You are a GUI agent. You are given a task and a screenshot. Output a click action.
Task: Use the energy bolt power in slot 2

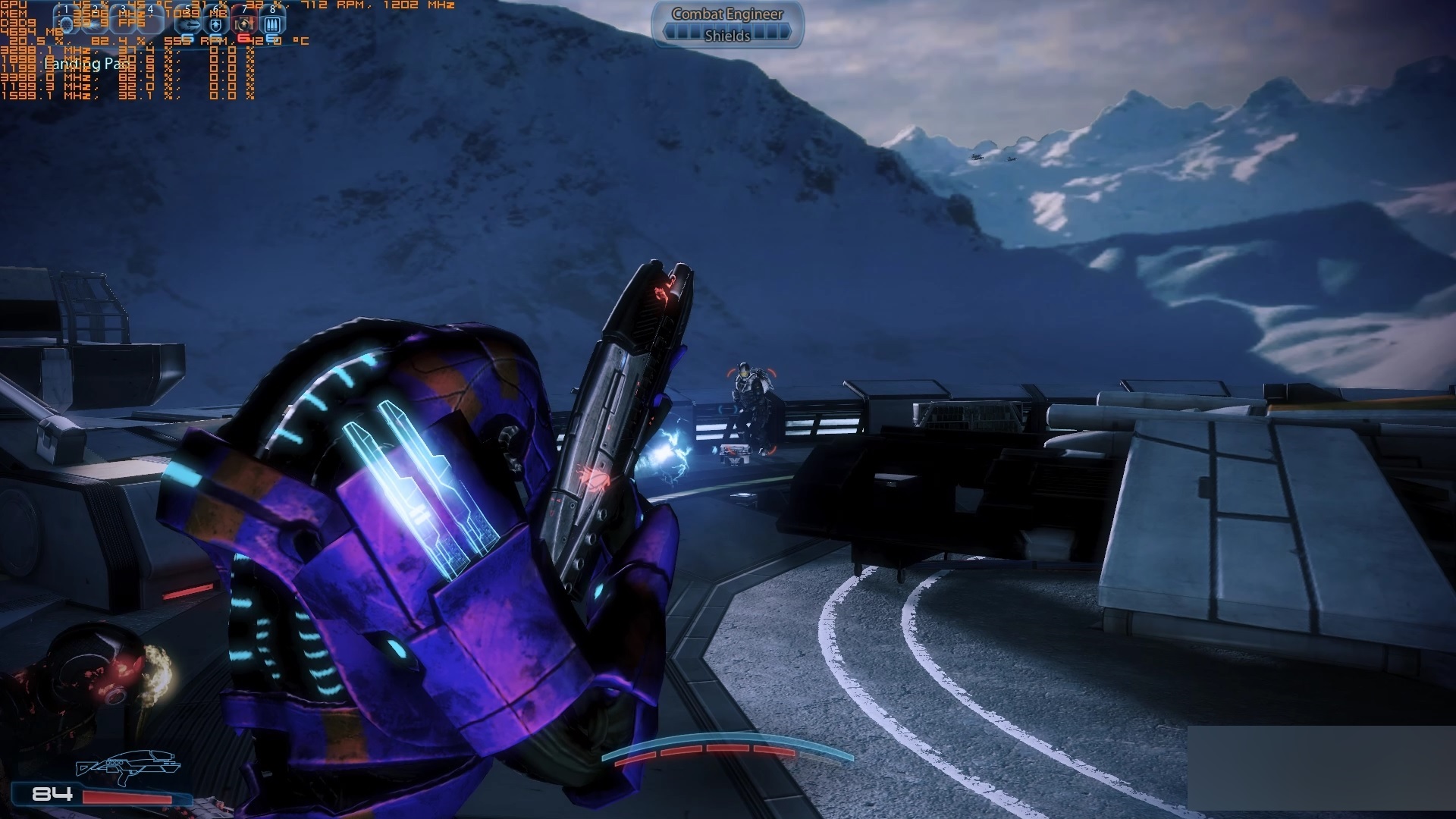tap(96, 24)
